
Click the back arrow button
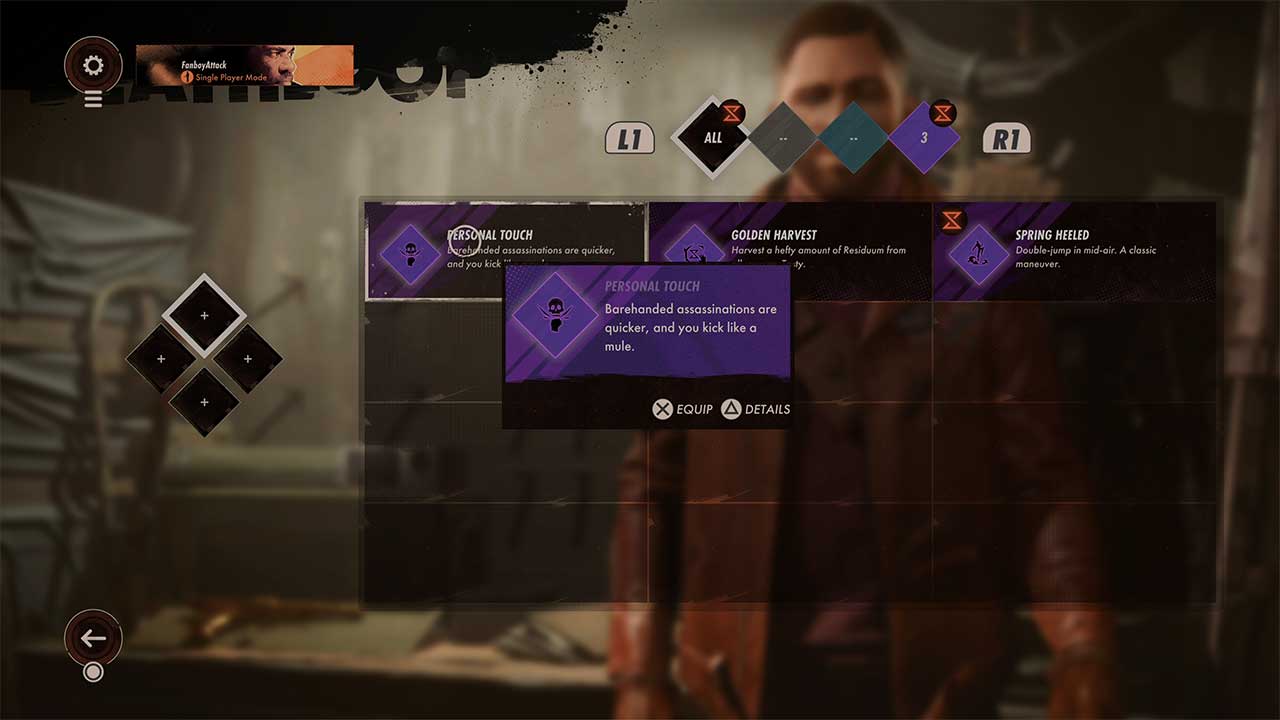[93, 637]
